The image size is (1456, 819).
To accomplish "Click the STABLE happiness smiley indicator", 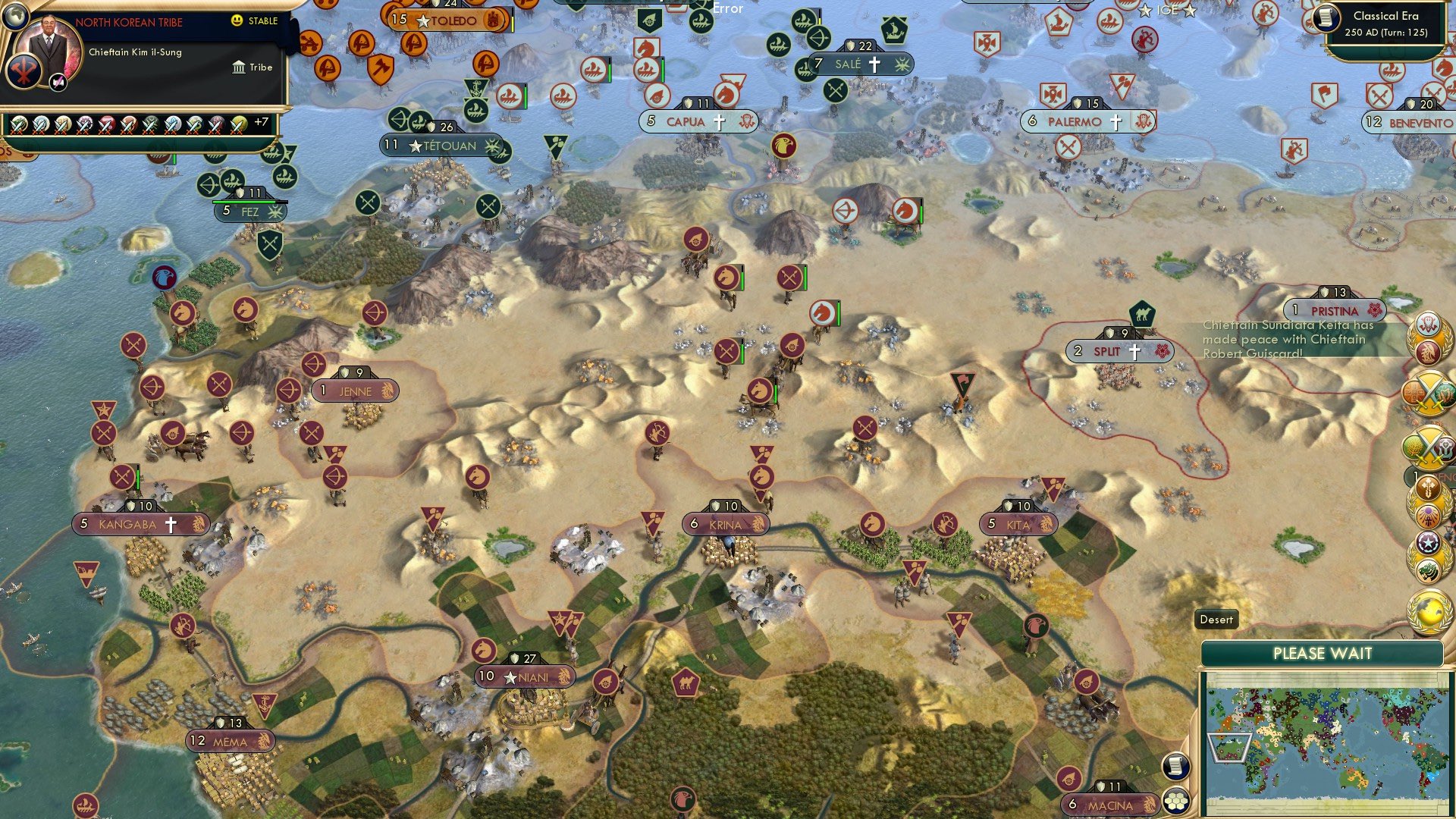I will tap(238, 21).
